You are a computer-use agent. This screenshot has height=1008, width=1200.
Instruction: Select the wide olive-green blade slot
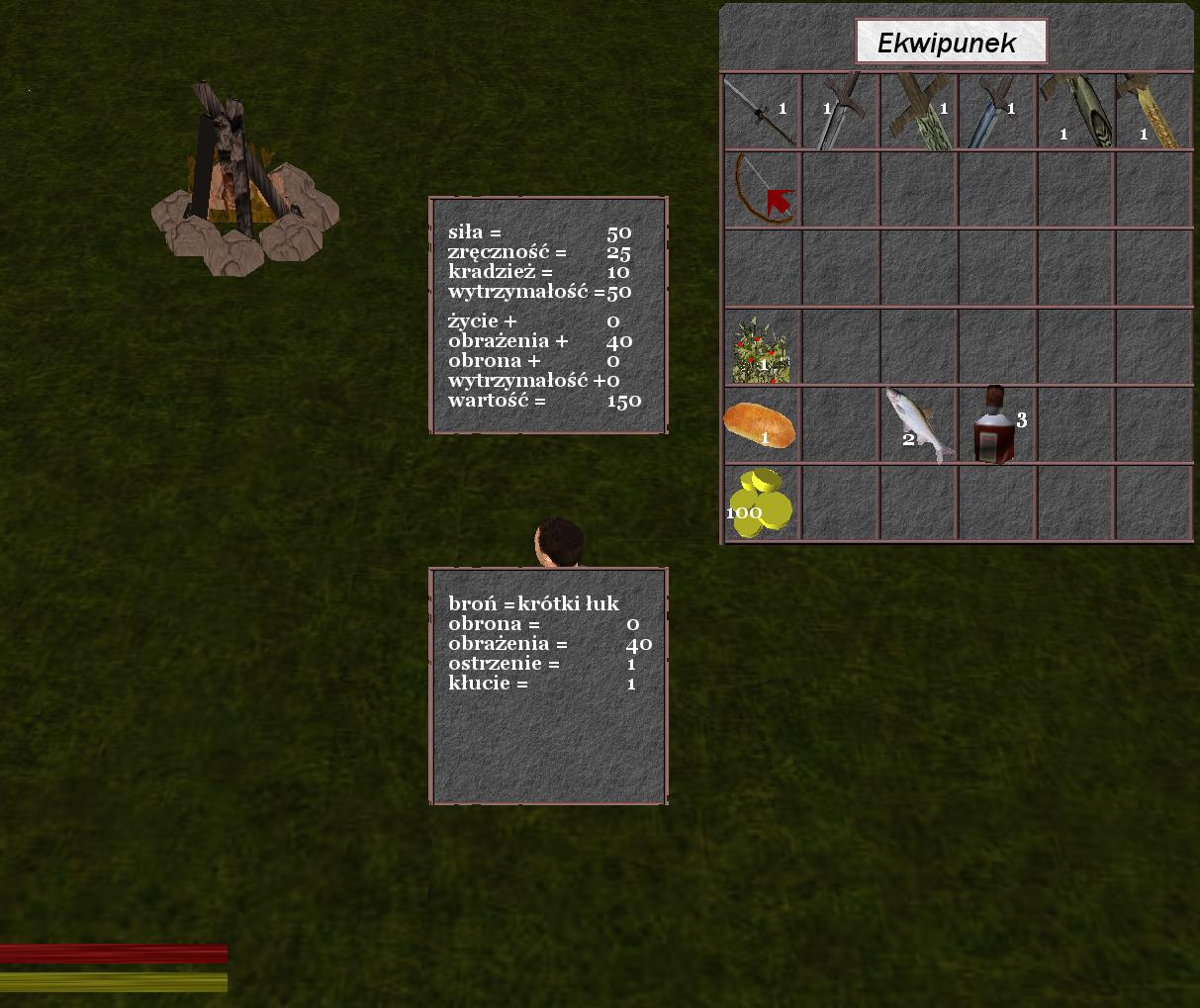1075,112
